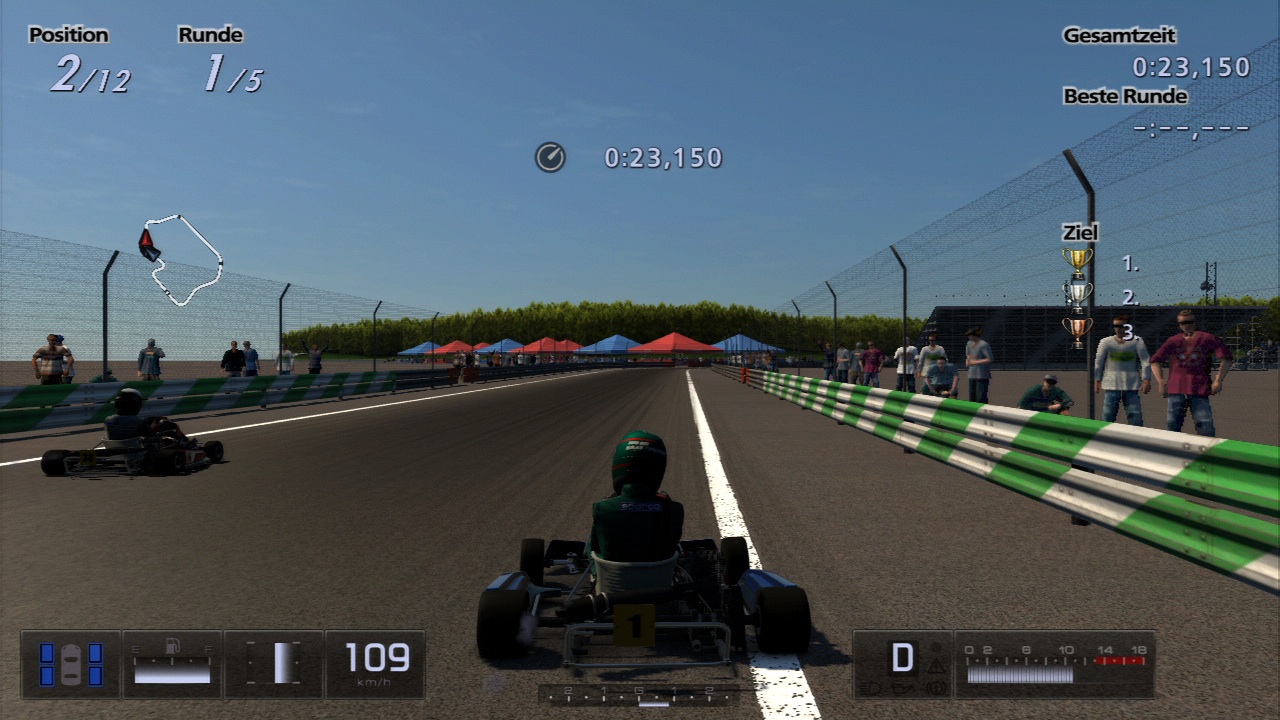
Task: Click the handbrake warning icon
Action: (x=934, y=687)
